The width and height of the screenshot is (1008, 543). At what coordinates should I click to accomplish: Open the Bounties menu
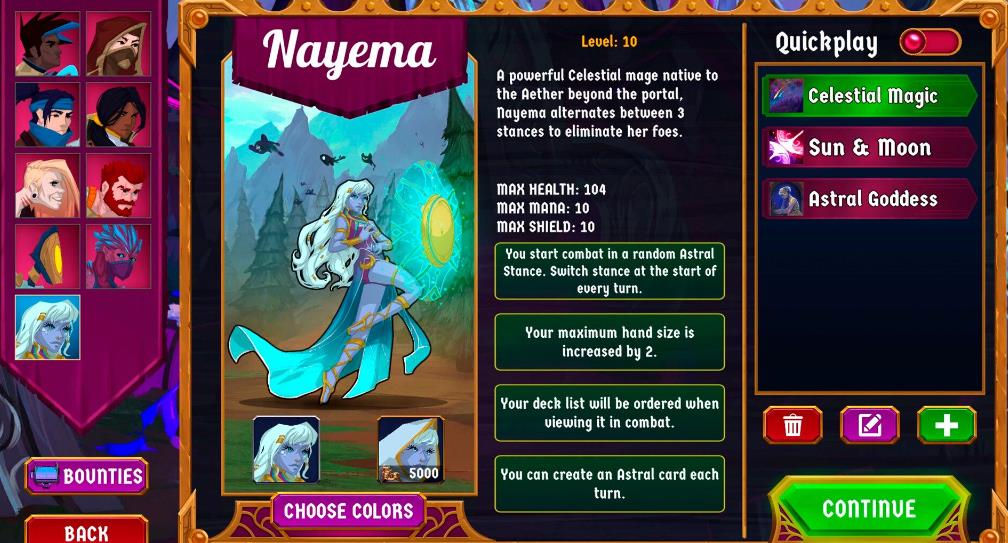click(x=87, y=476)
